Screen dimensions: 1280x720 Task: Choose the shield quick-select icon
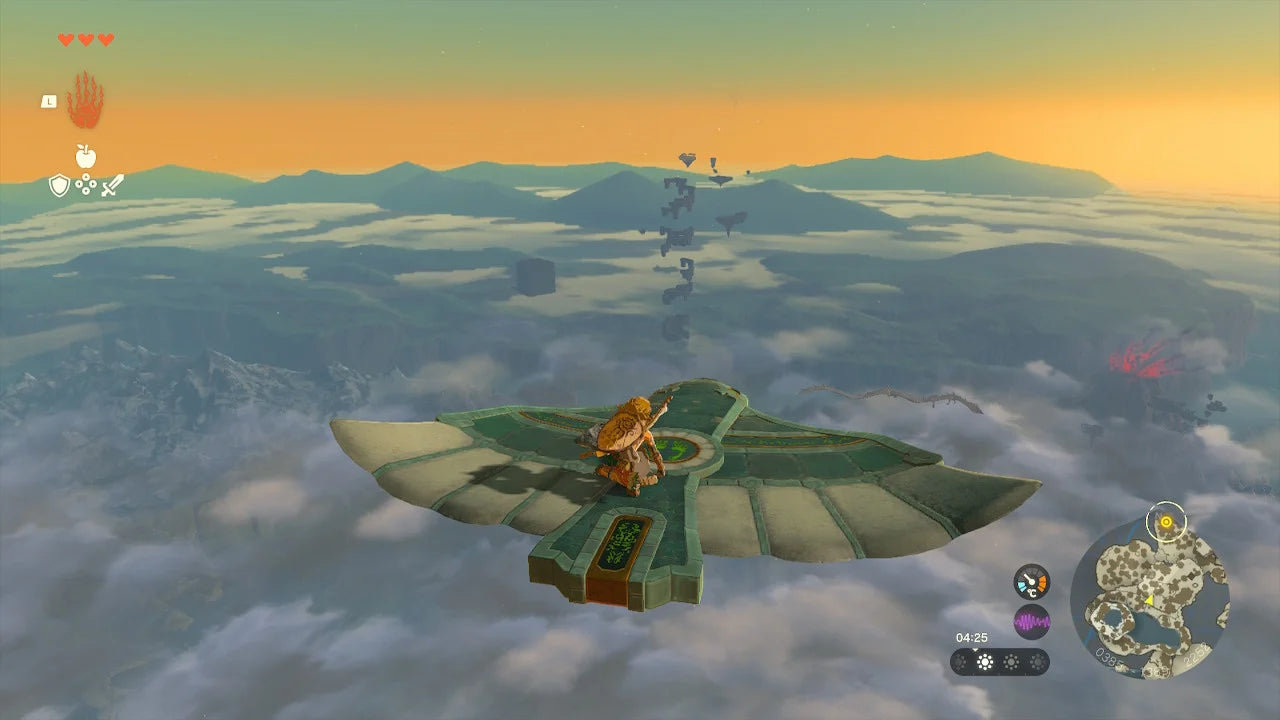59,185
